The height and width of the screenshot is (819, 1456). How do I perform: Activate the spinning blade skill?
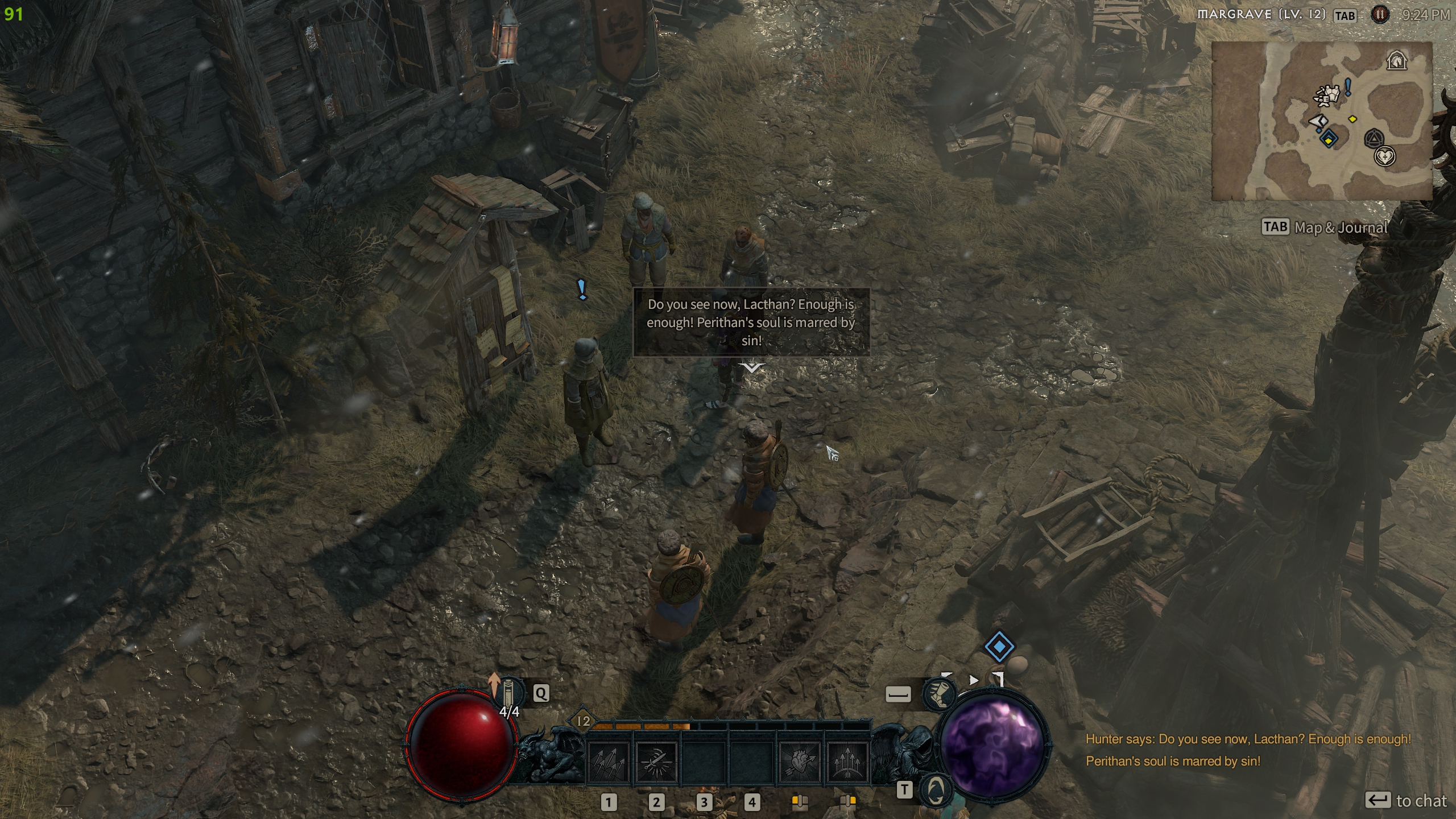point(656,762)
